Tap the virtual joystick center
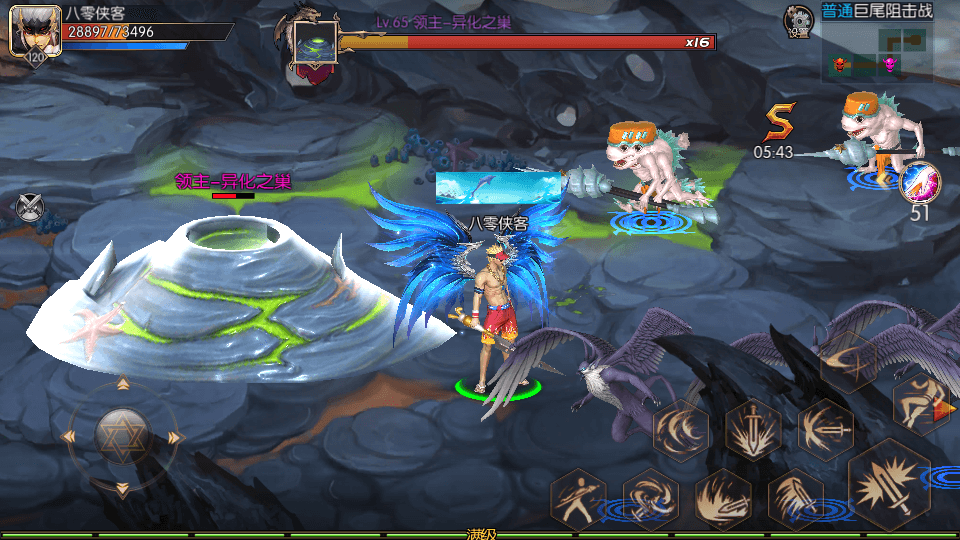 (121, 436)
